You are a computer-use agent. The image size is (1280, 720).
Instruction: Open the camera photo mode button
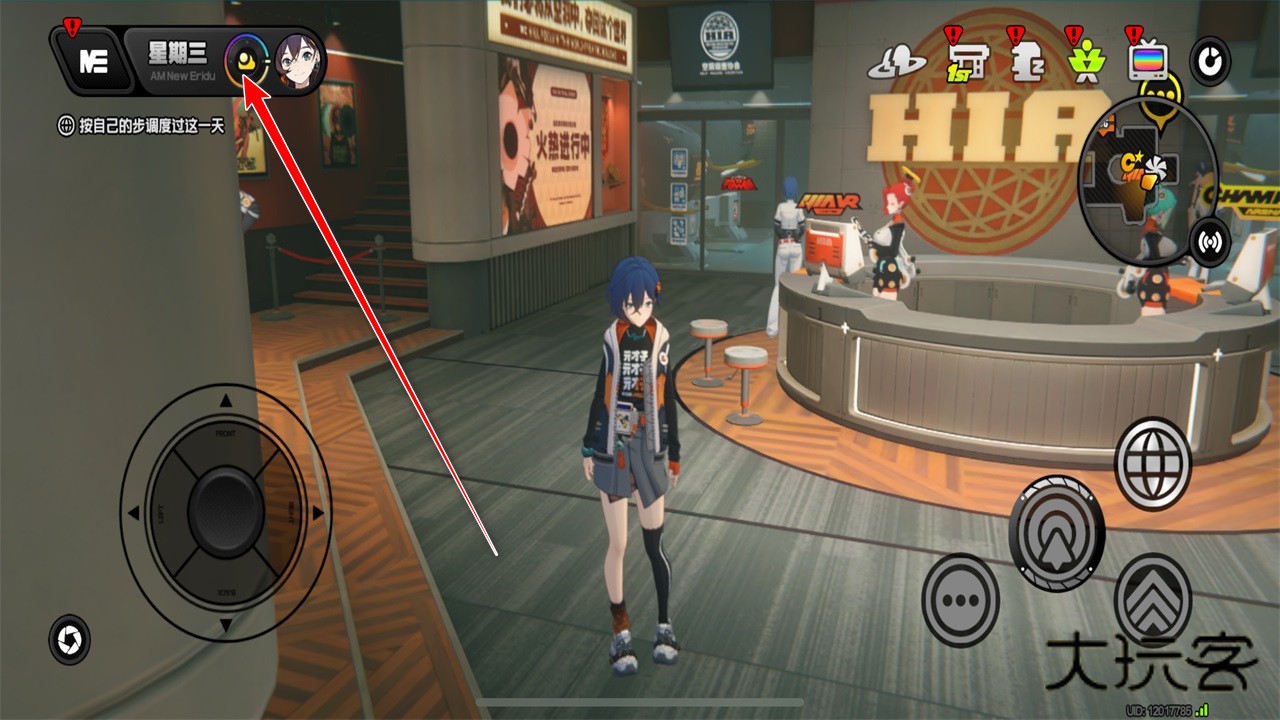point(69,639)
